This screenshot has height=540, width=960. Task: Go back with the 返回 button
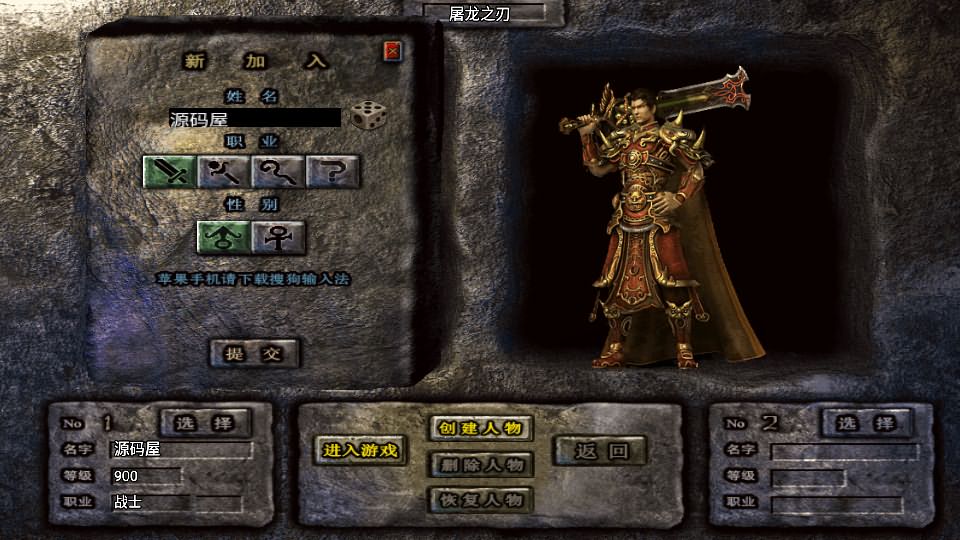(x=602, y=451)
